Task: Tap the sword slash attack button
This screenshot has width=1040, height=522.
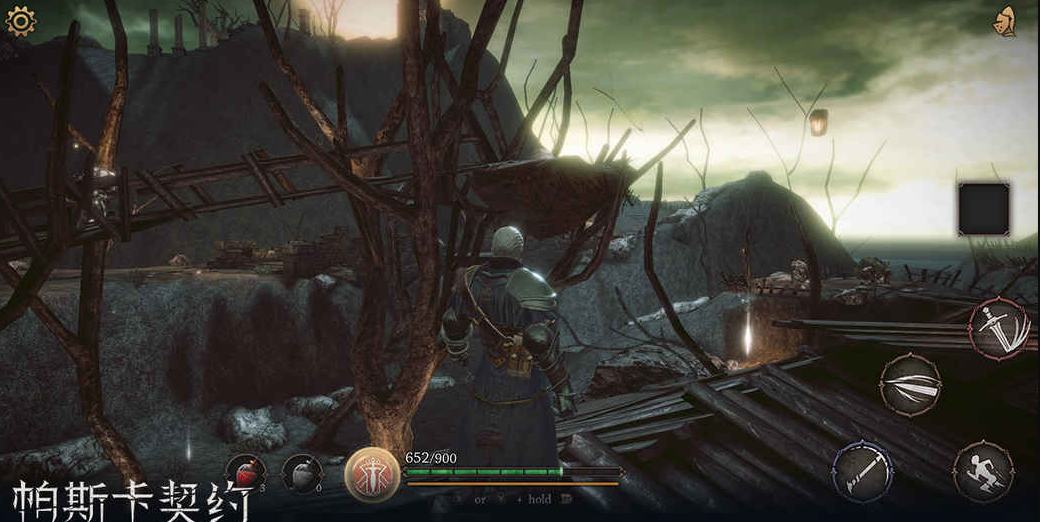Action: (999, 328)
